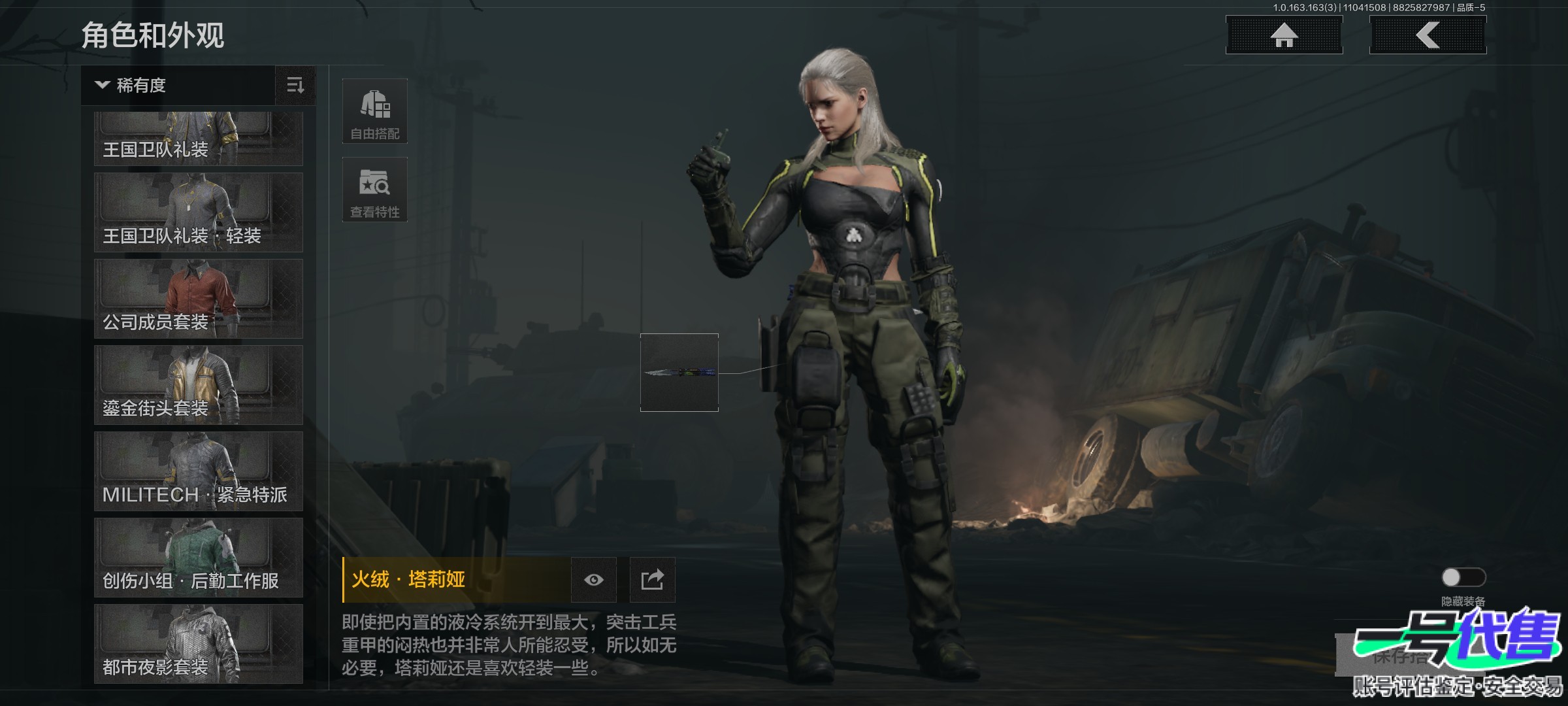Screen dimensions: 1568x706
Task: Go to the home screen
Action: pyautogui.click(x=1284, y=35)
